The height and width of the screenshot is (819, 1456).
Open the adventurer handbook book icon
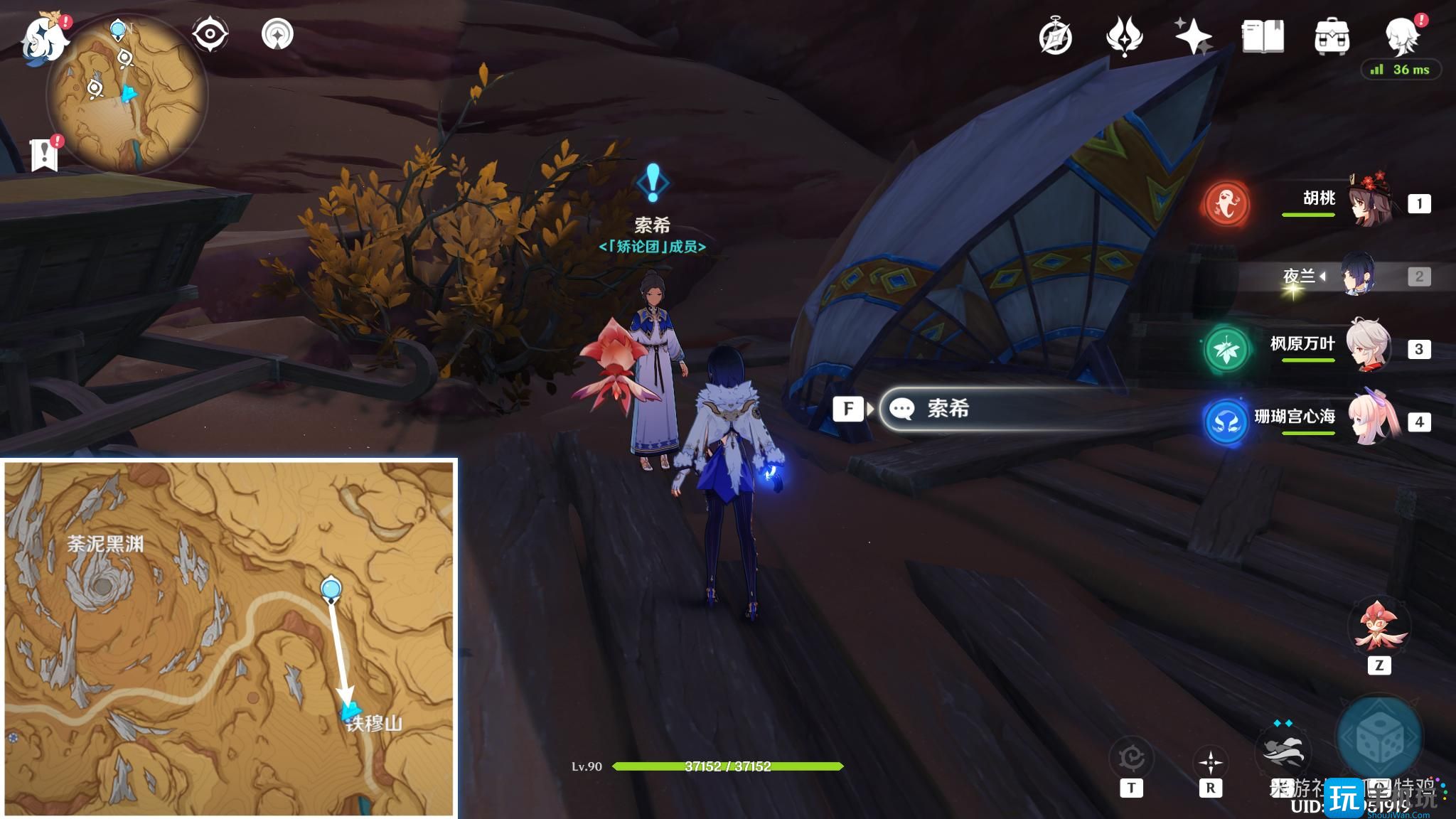click(x=1263, y=37)
